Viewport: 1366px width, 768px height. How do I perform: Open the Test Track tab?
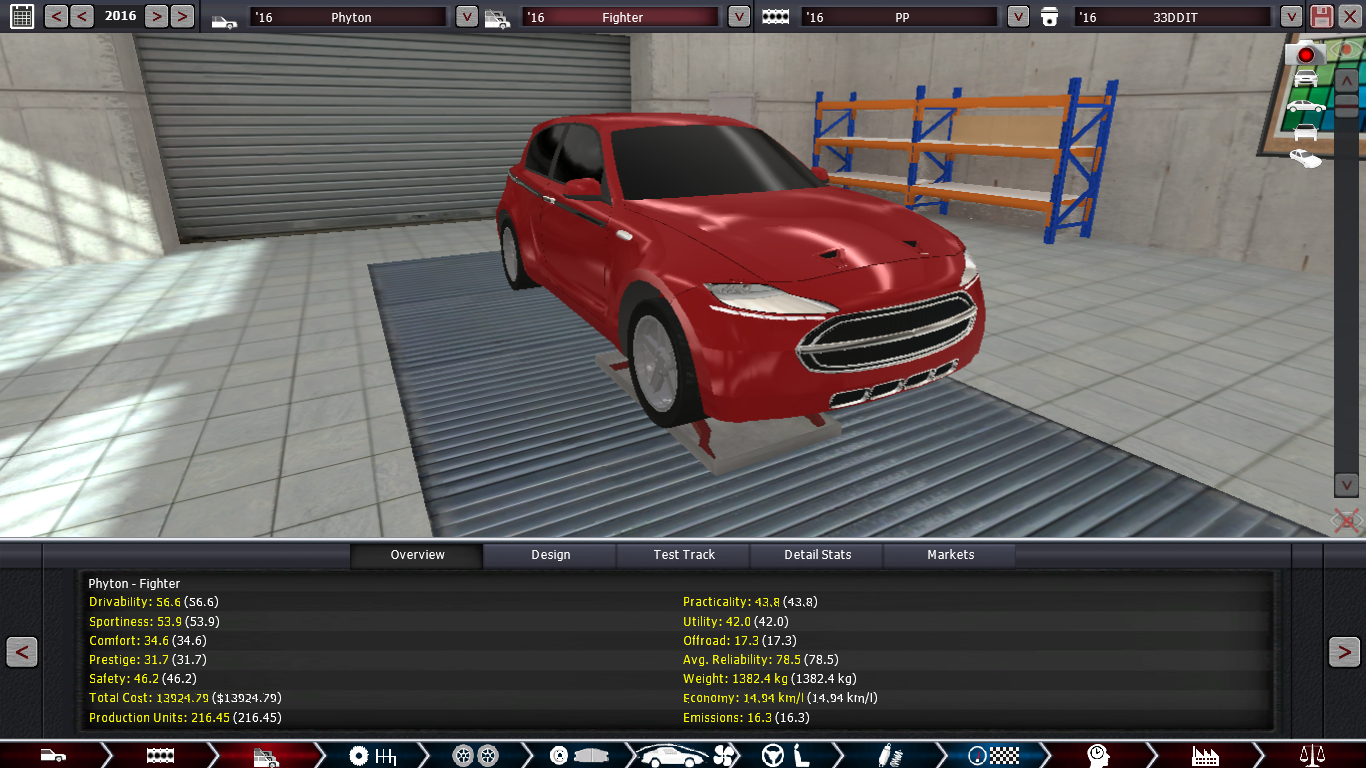click(684, 555)
